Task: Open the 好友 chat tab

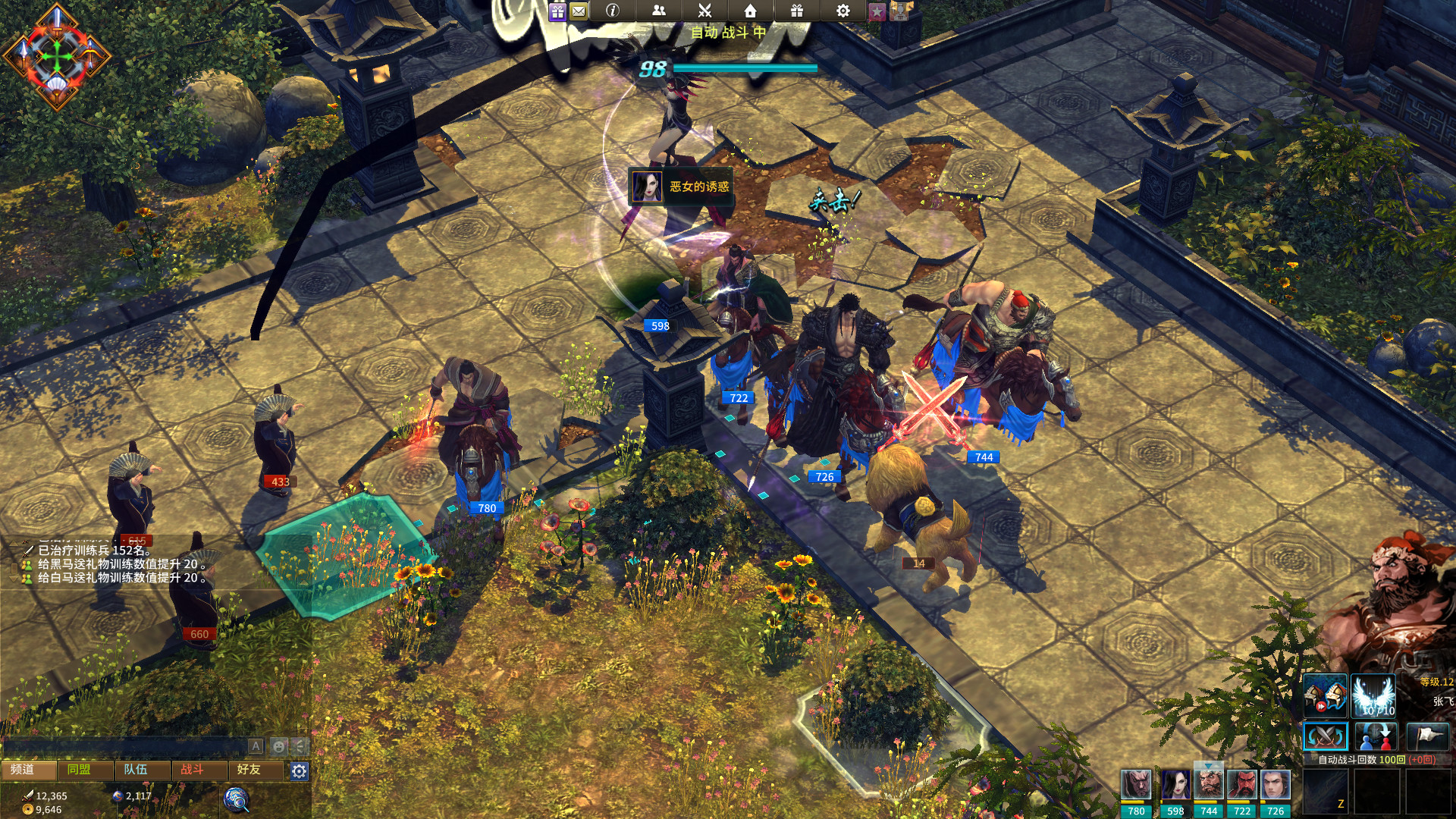Action: click(x=249, y=770)
